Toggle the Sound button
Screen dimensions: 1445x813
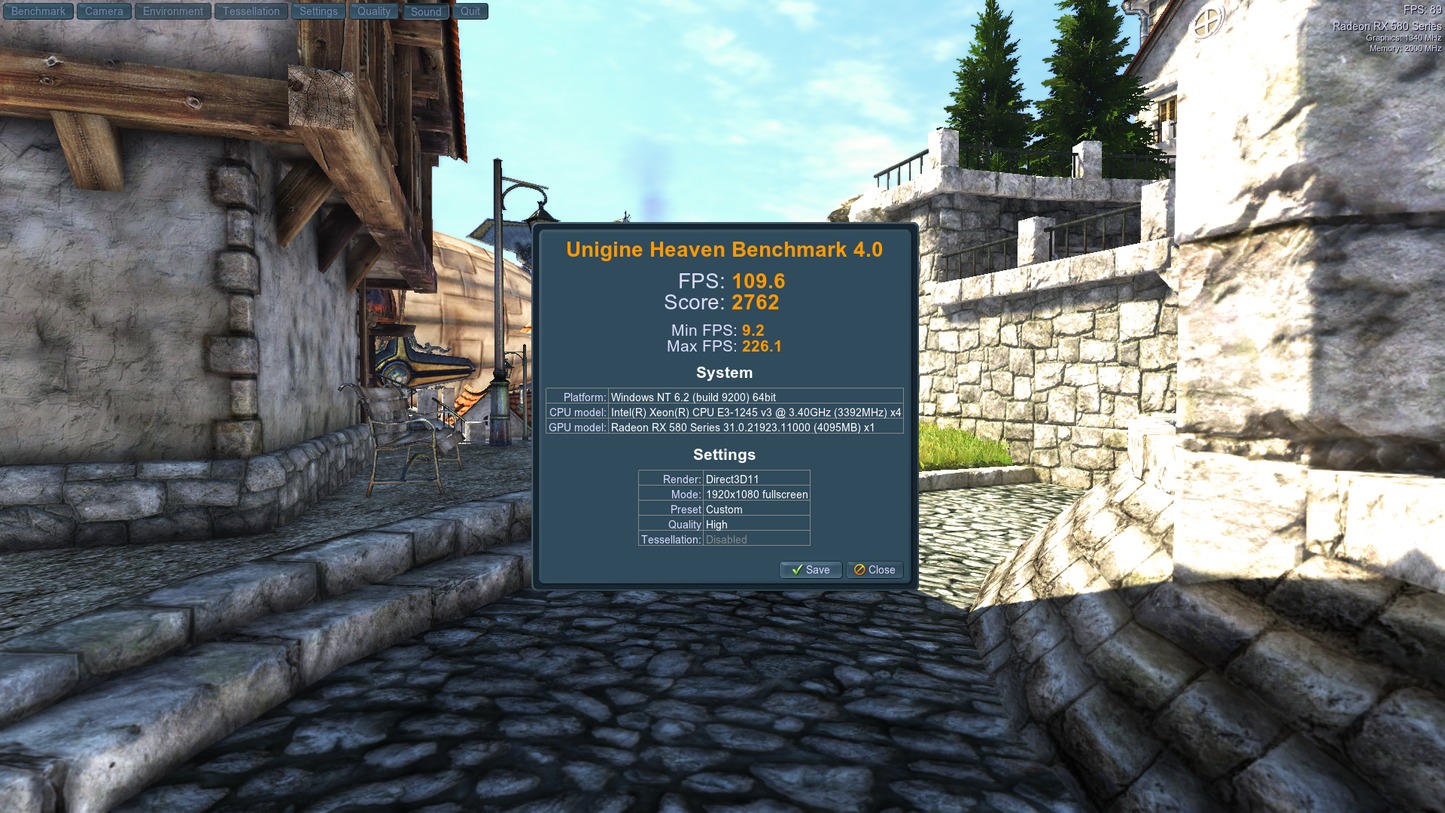point(426,12)
